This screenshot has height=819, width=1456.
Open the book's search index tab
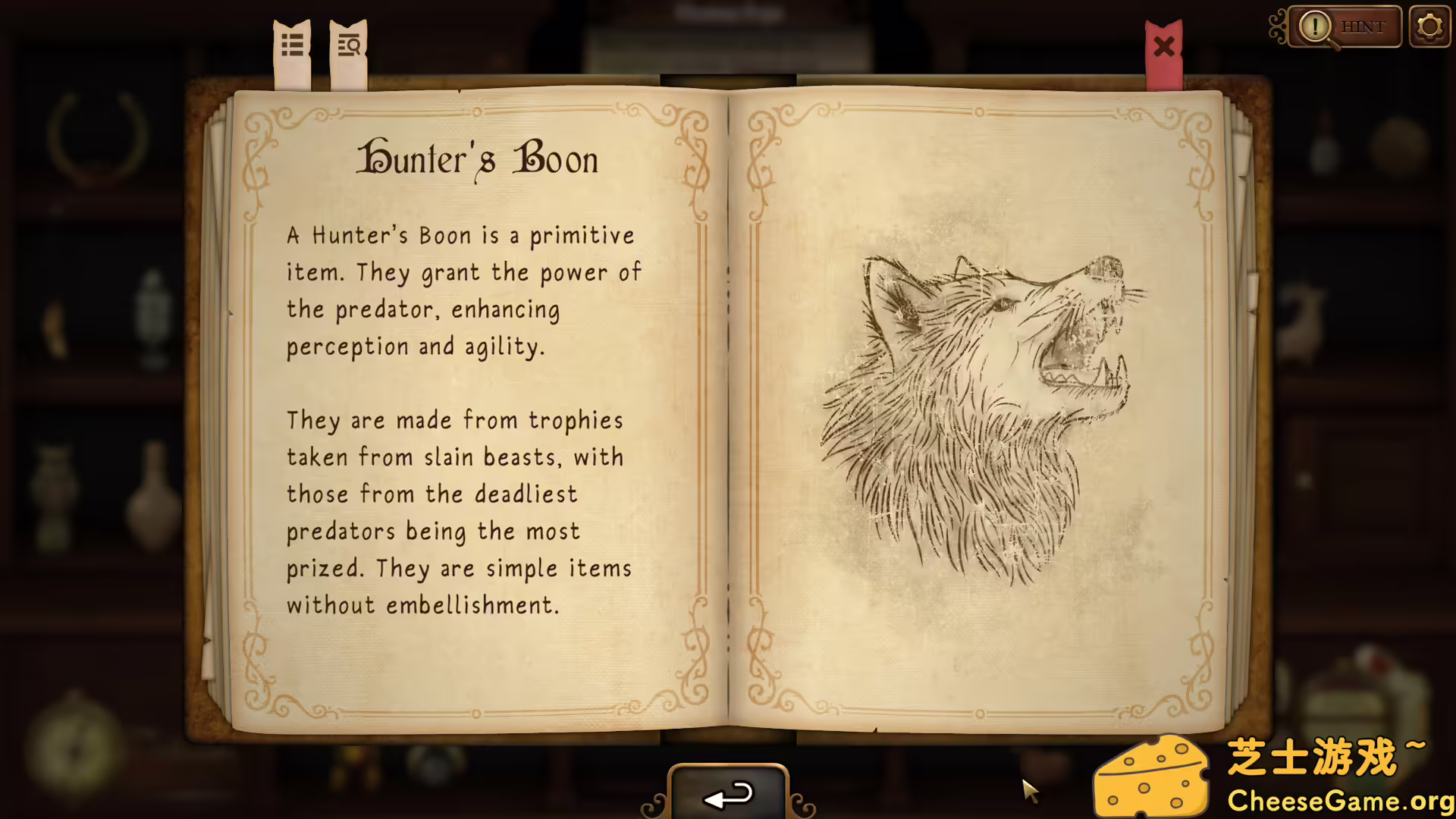349,47
